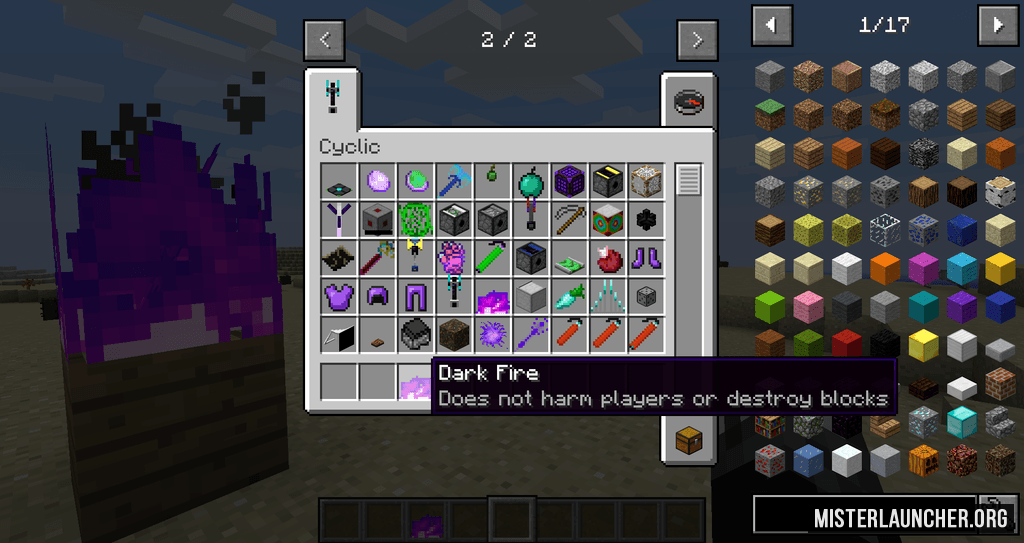The width and height of the screenshot is (1024, 543).
Task: Grab the purple boots item
Action: click(x=647, y=257)
